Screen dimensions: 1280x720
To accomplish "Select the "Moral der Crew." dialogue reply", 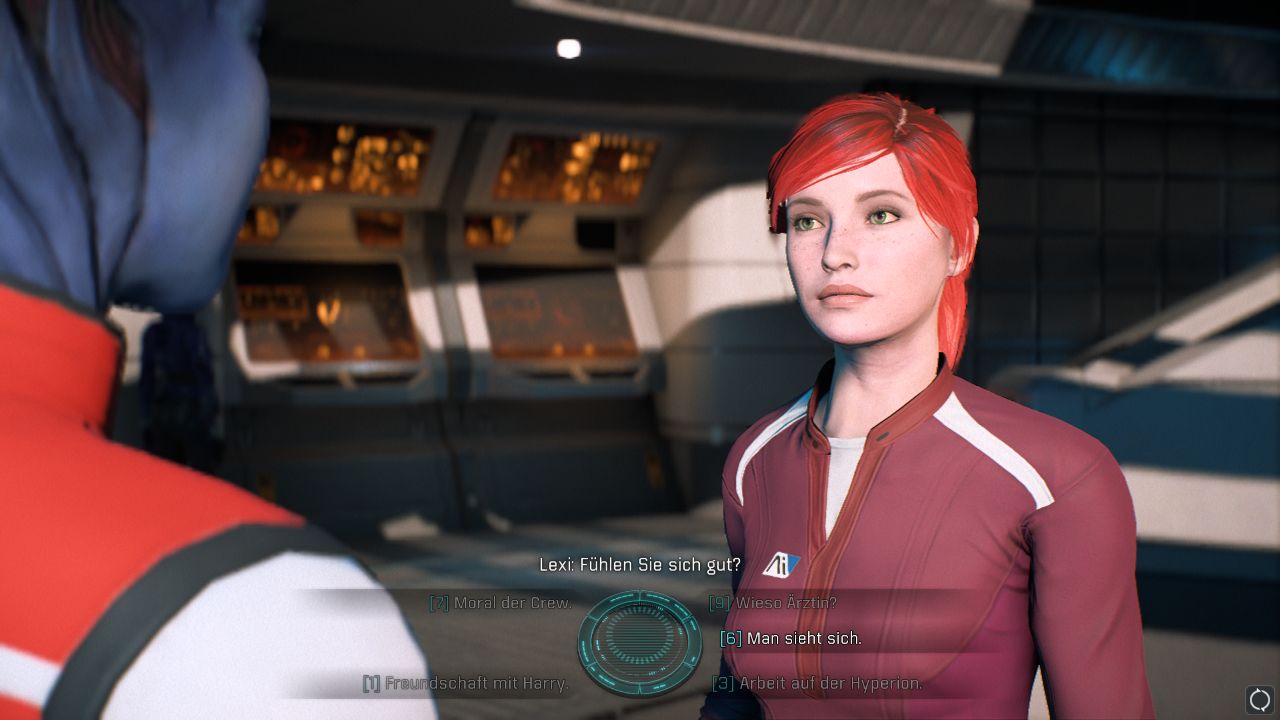I will point(512,603).
